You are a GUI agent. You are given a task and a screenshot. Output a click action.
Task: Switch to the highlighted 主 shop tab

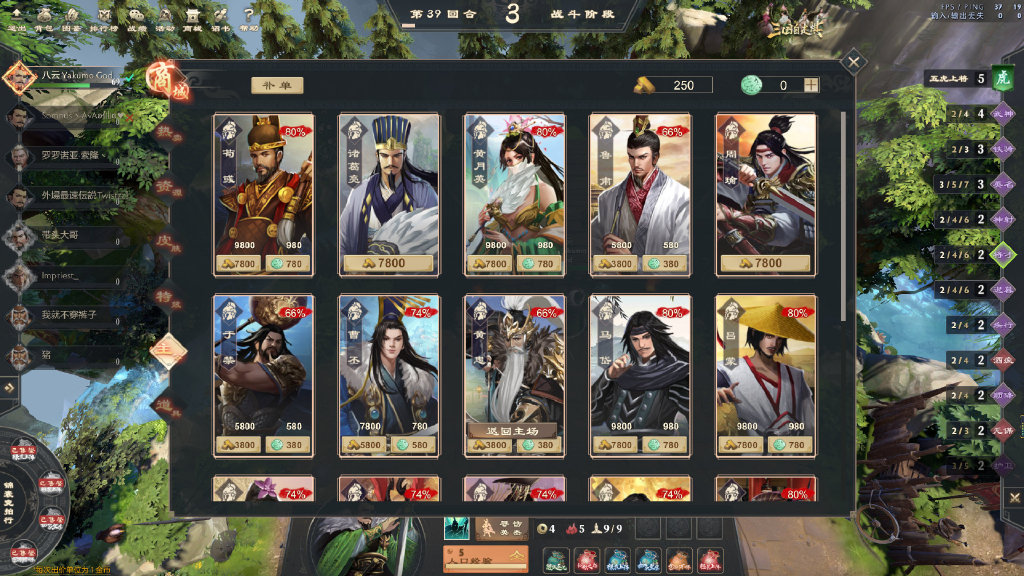[x=163, y=350]
